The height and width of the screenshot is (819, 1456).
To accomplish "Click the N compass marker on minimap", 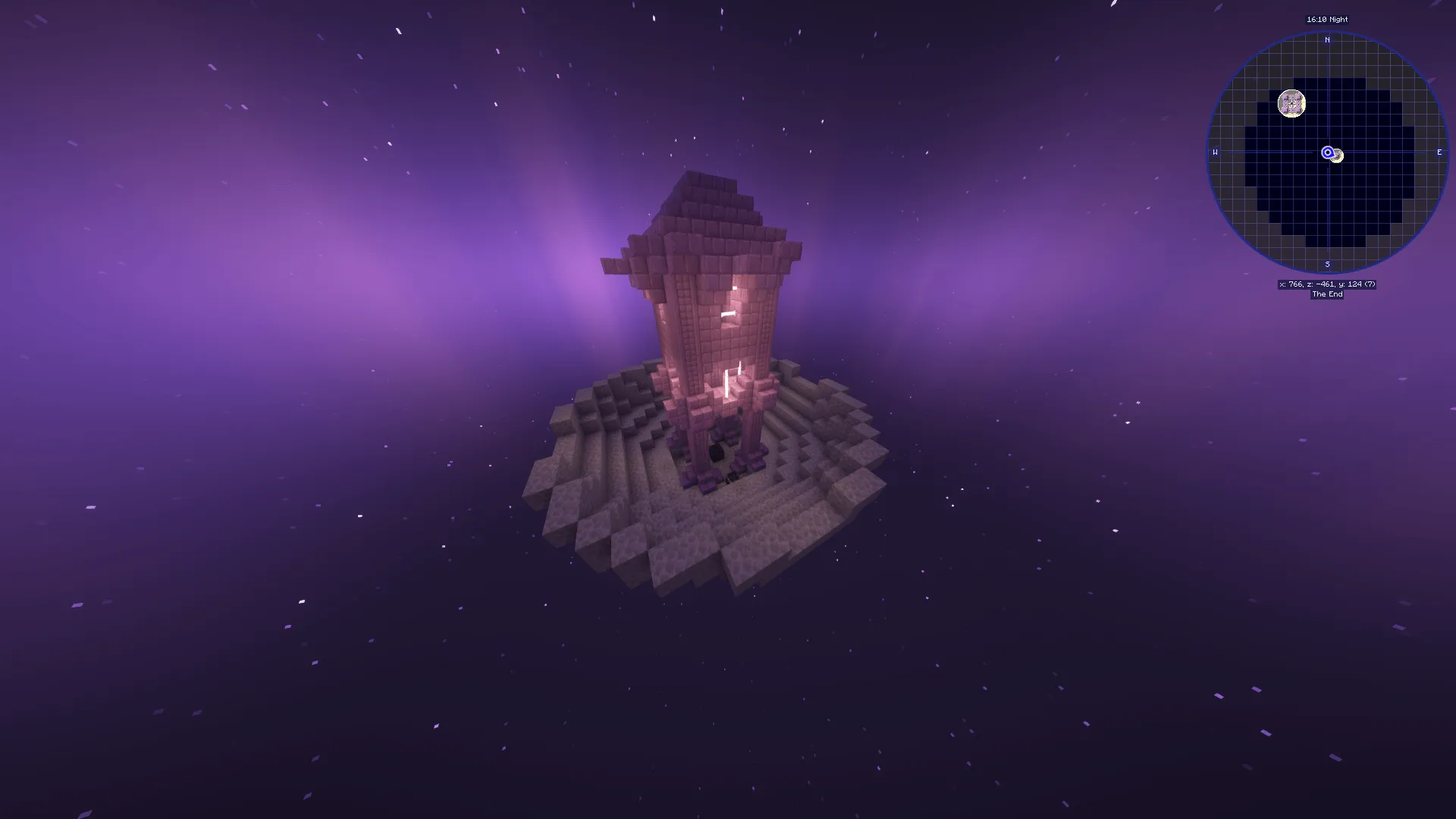I will coord(1327,39).
